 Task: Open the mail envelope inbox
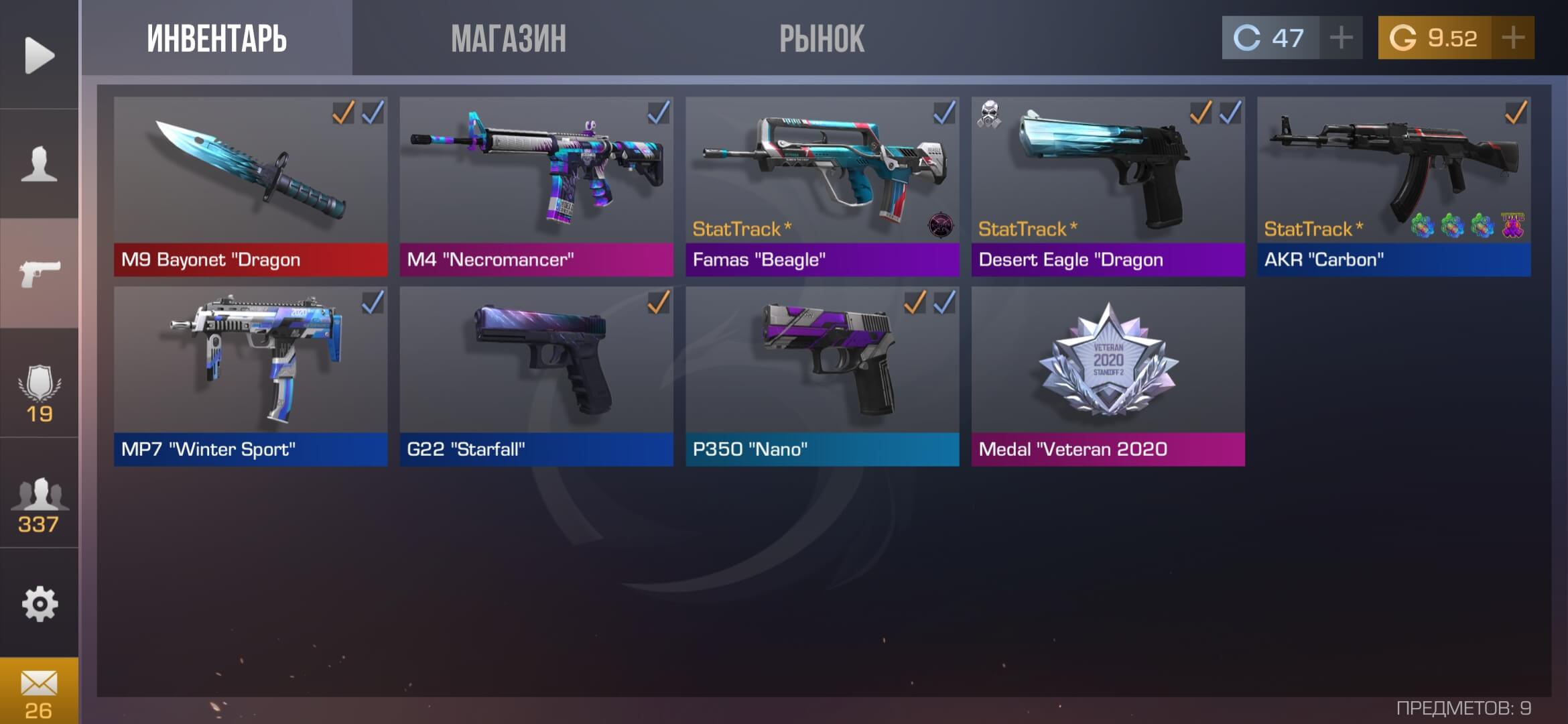tap(39, 692)
